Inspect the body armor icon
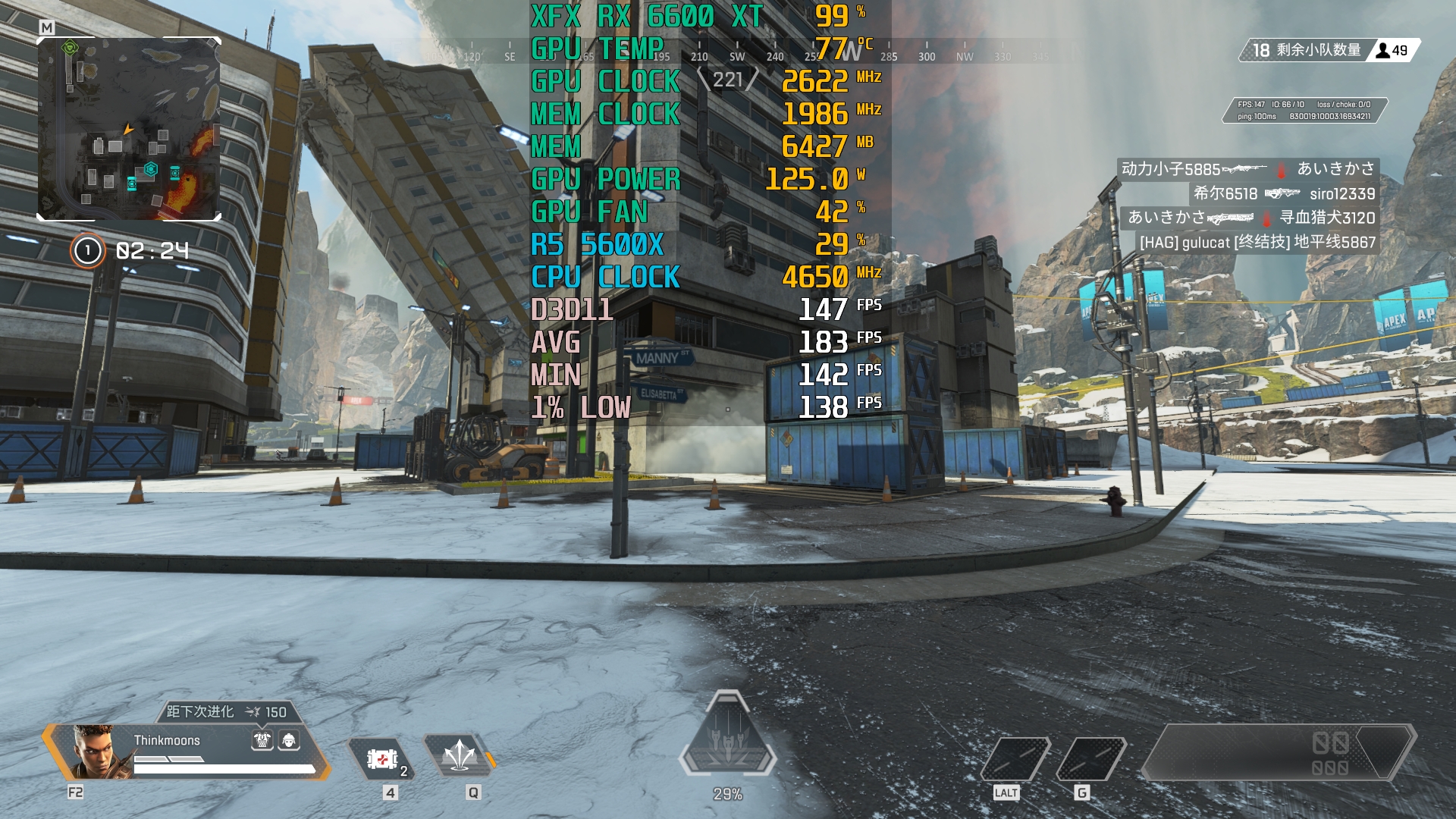This screenshot has width=1456, height=819. coord(262,740)
